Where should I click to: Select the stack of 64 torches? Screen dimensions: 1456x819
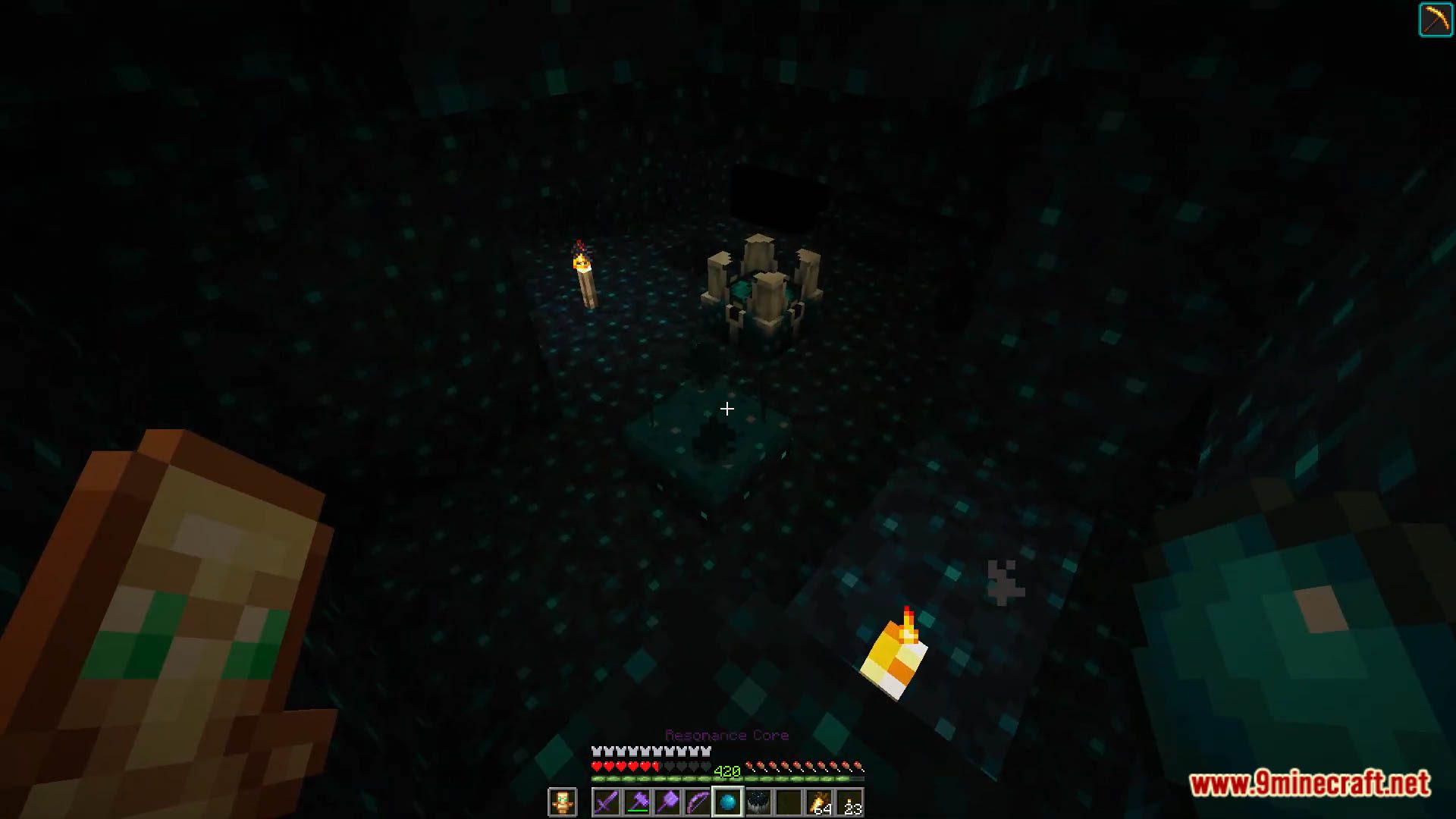coord(817,800)
